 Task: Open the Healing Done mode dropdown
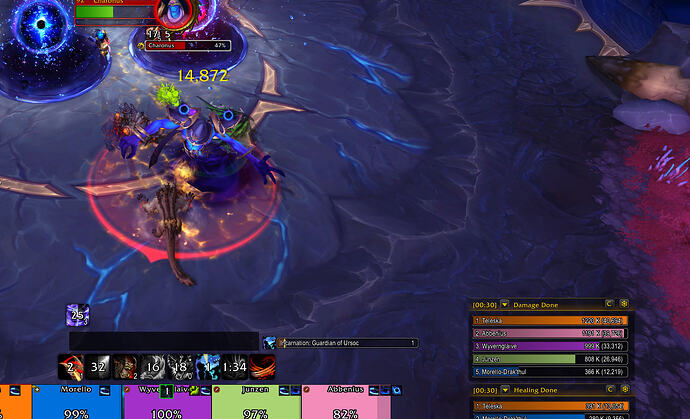tap(505, 390)
